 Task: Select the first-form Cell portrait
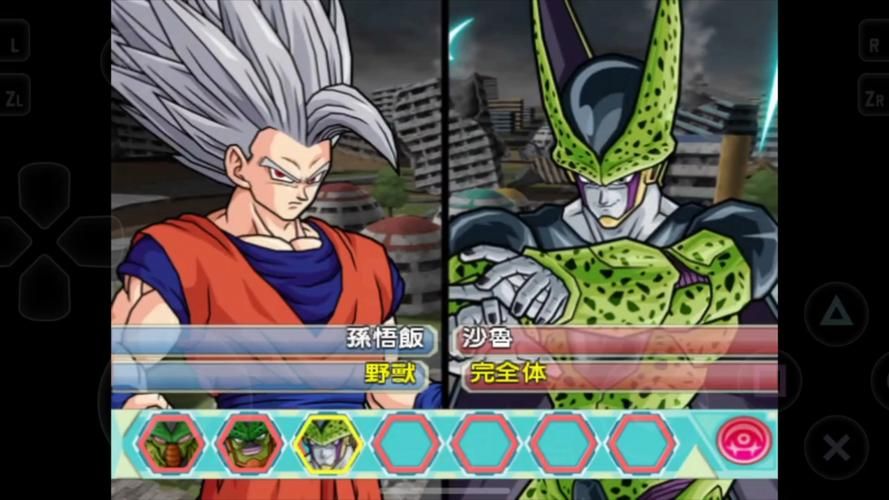(x=170, y=442)
